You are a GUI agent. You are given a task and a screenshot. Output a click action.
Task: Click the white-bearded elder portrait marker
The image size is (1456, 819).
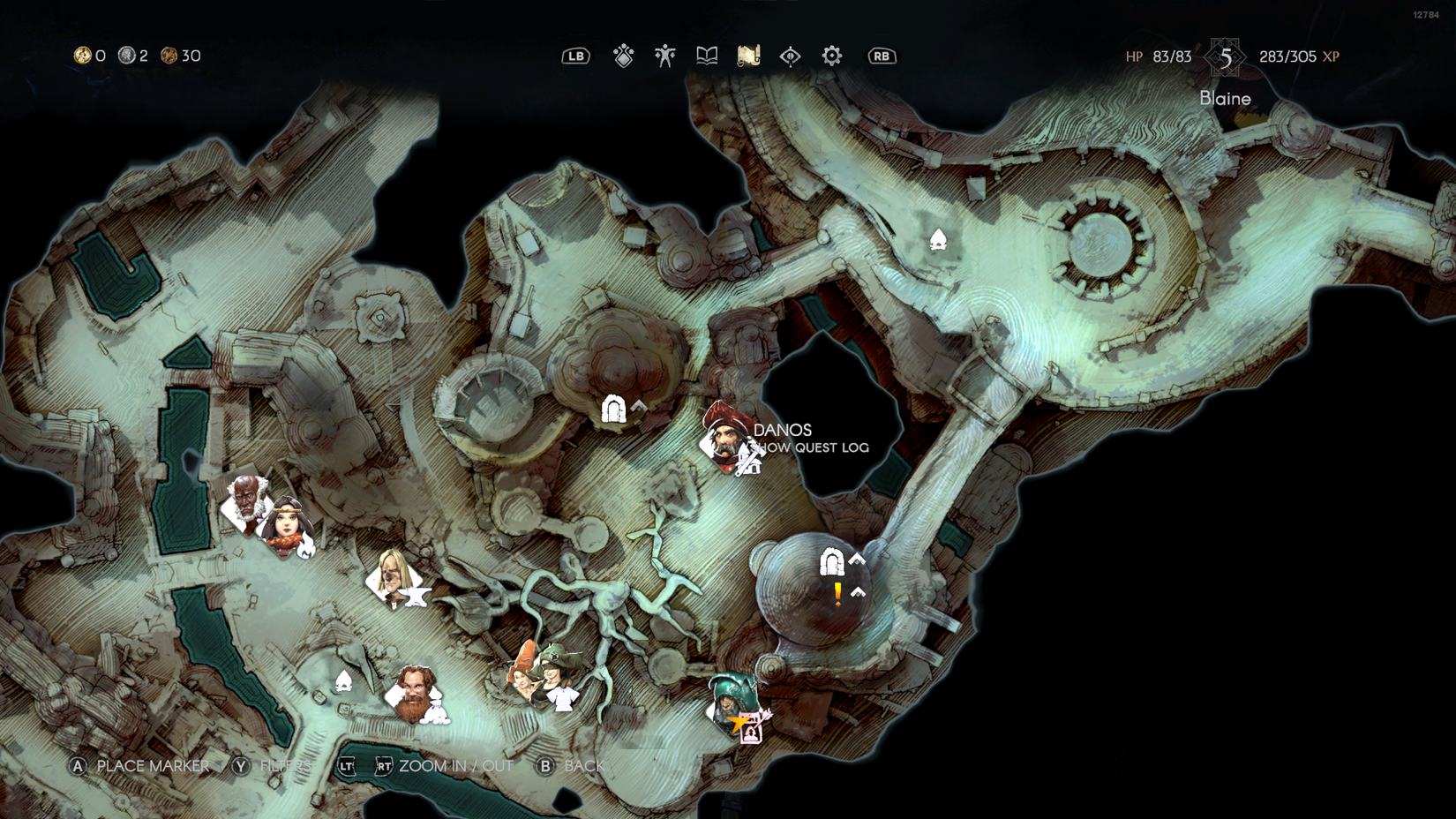245,501
